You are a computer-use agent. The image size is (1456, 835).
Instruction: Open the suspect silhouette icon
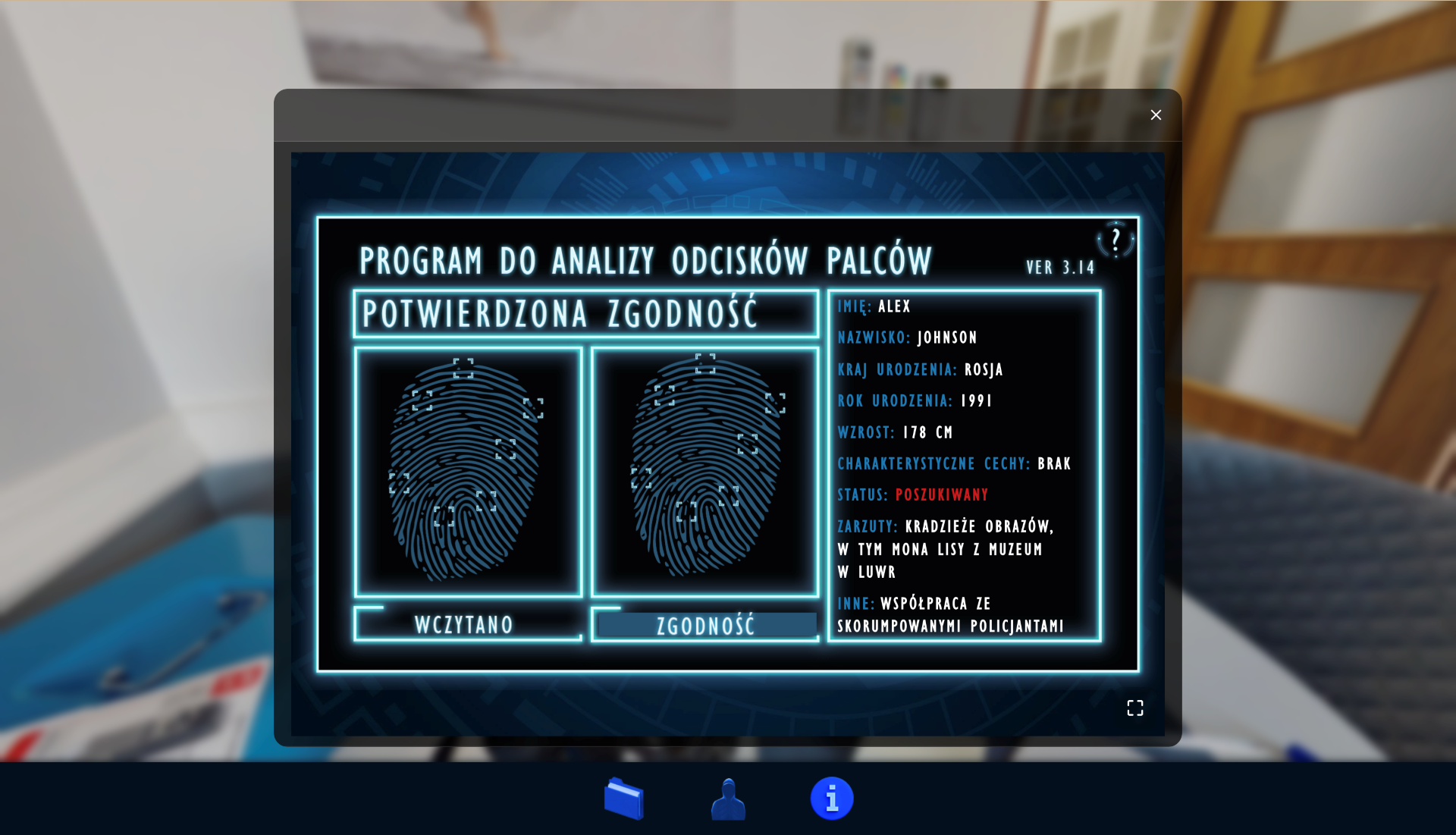click(x=728, y=799)
